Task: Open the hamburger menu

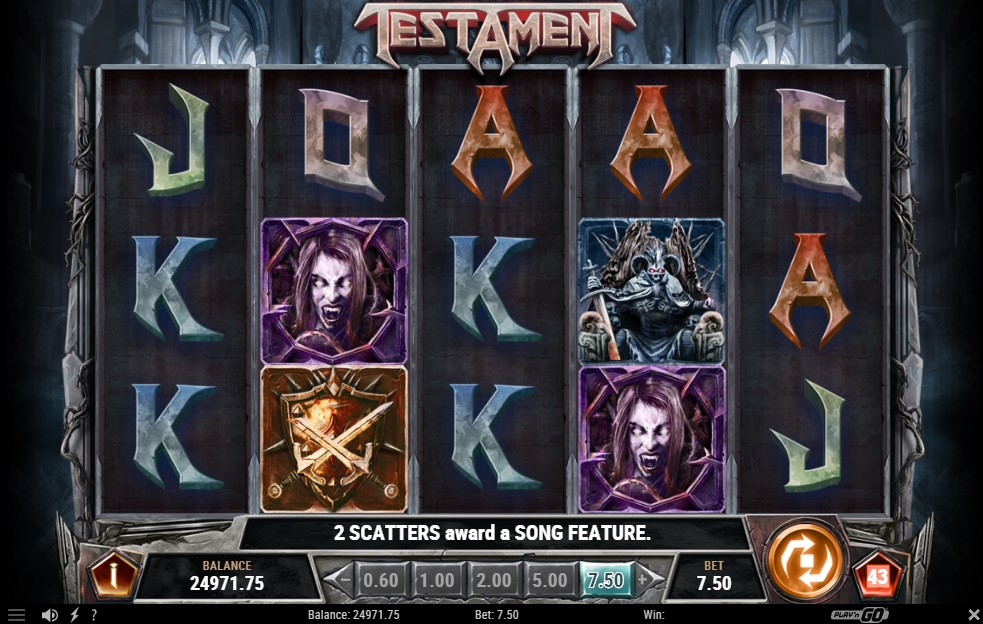Action: 16,615
